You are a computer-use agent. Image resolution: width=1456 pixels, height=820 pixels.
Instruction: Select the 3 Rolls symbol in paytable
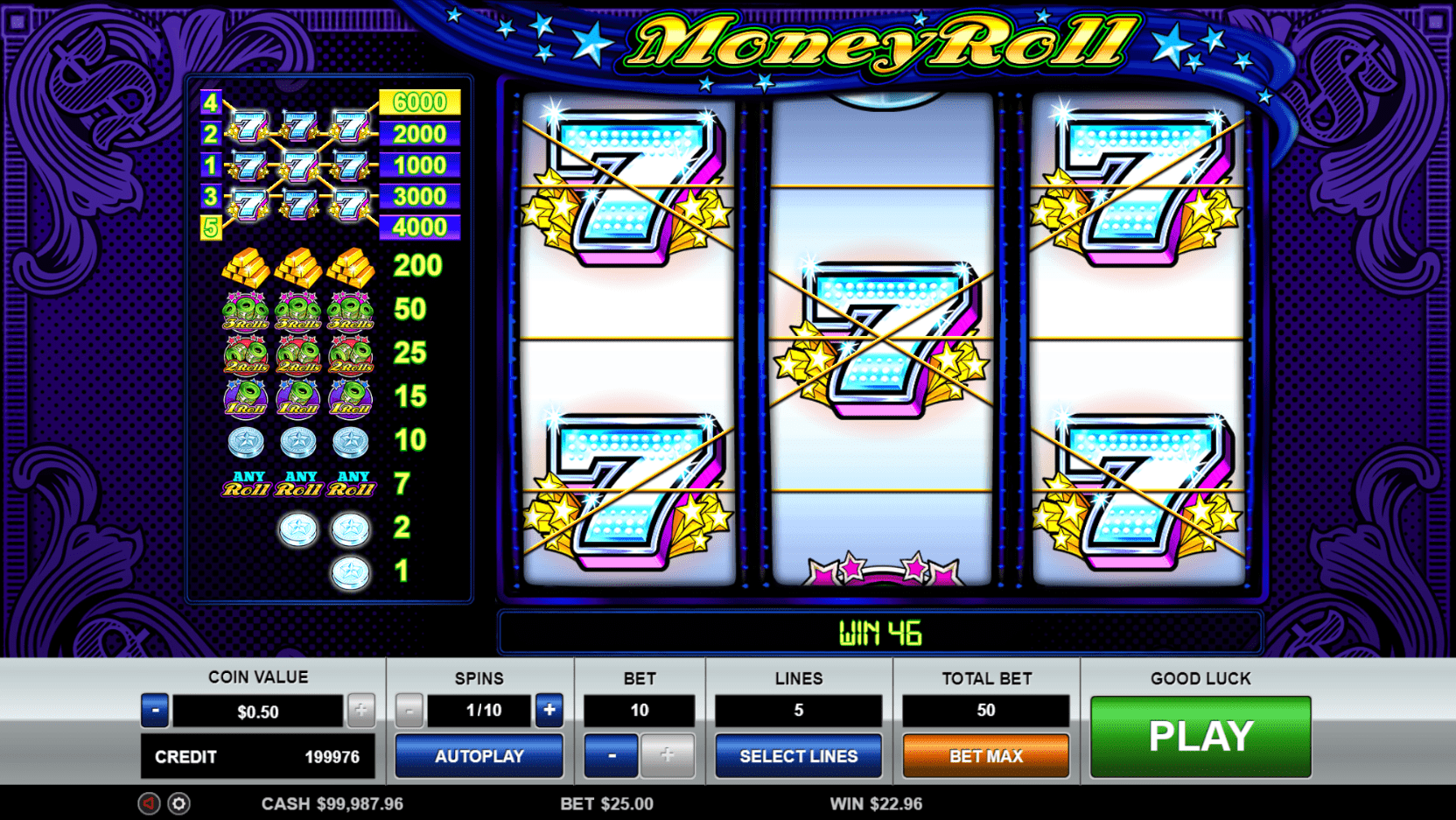pos(300,312)
